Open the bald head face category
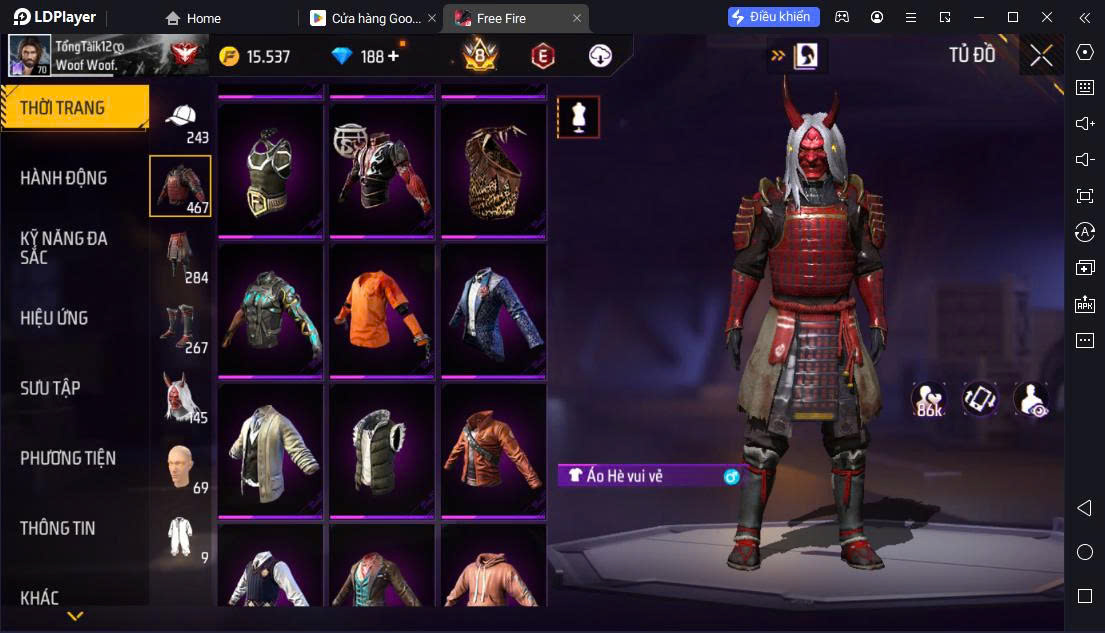Viewport: 1105px width, 633px height. (181, 467)
